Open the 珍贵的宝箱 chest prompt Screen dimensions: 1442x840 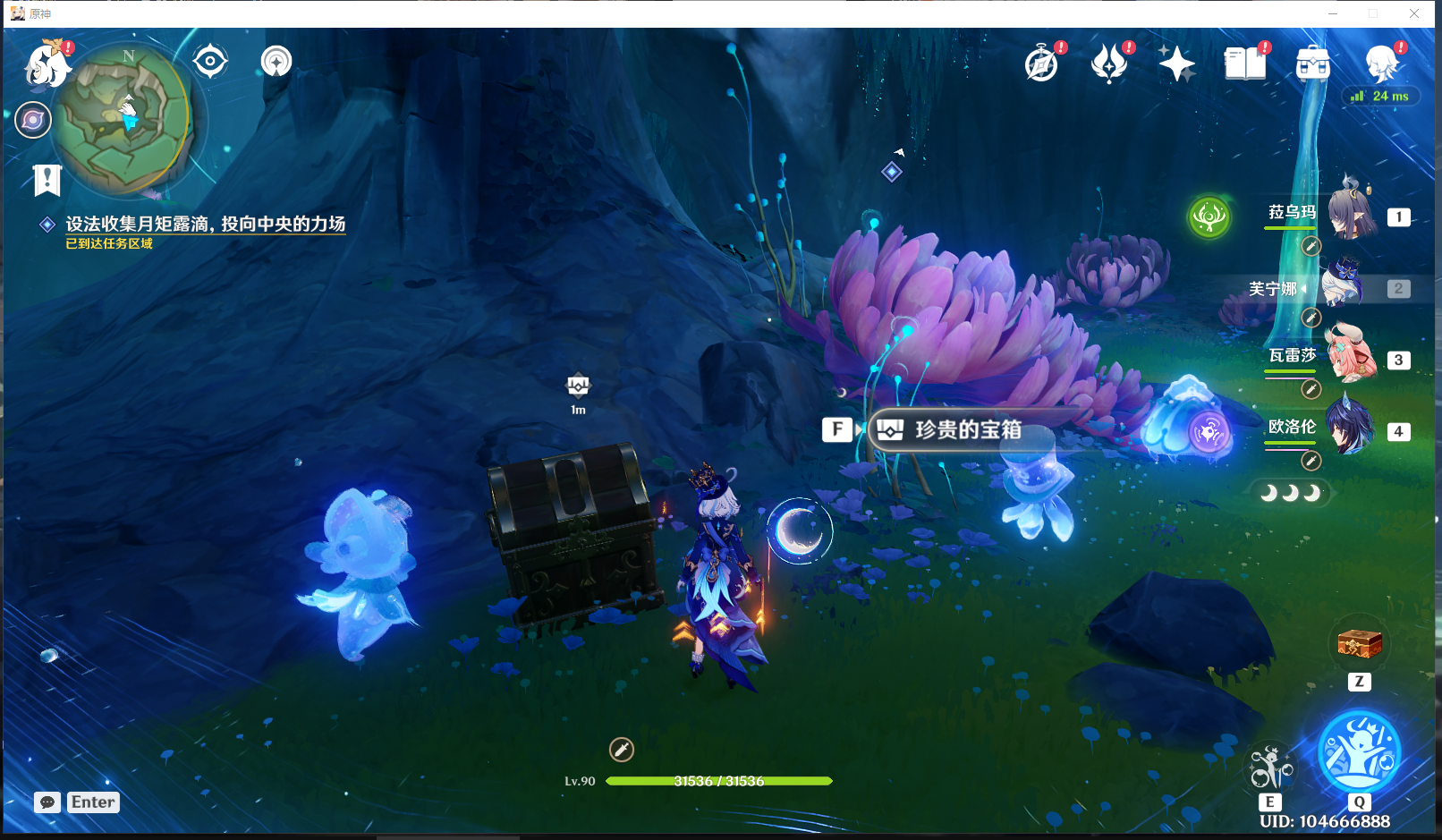967,430
